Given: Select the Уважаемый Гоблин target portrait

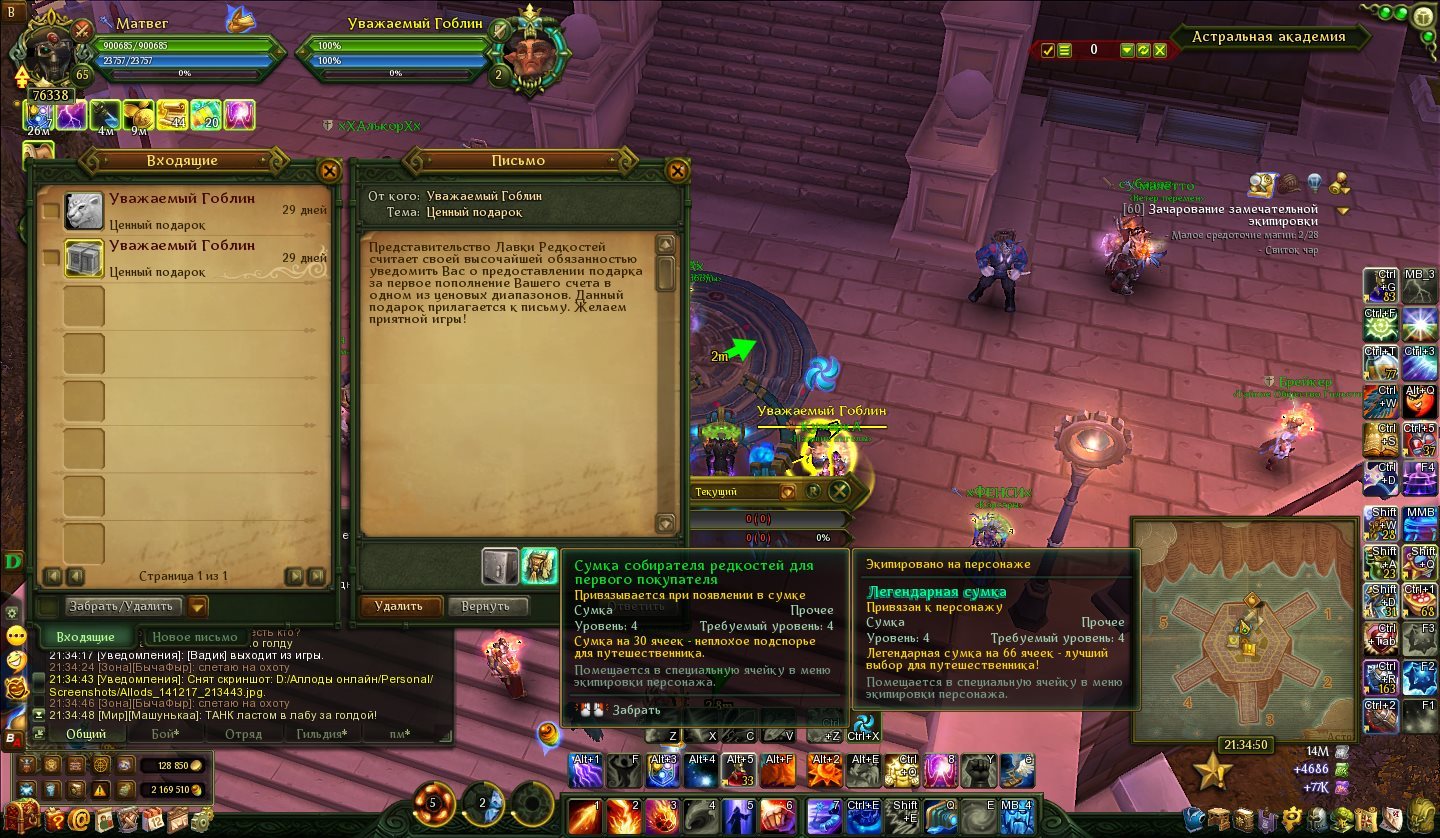Looking at the screenshot, I should click(528, 53).
